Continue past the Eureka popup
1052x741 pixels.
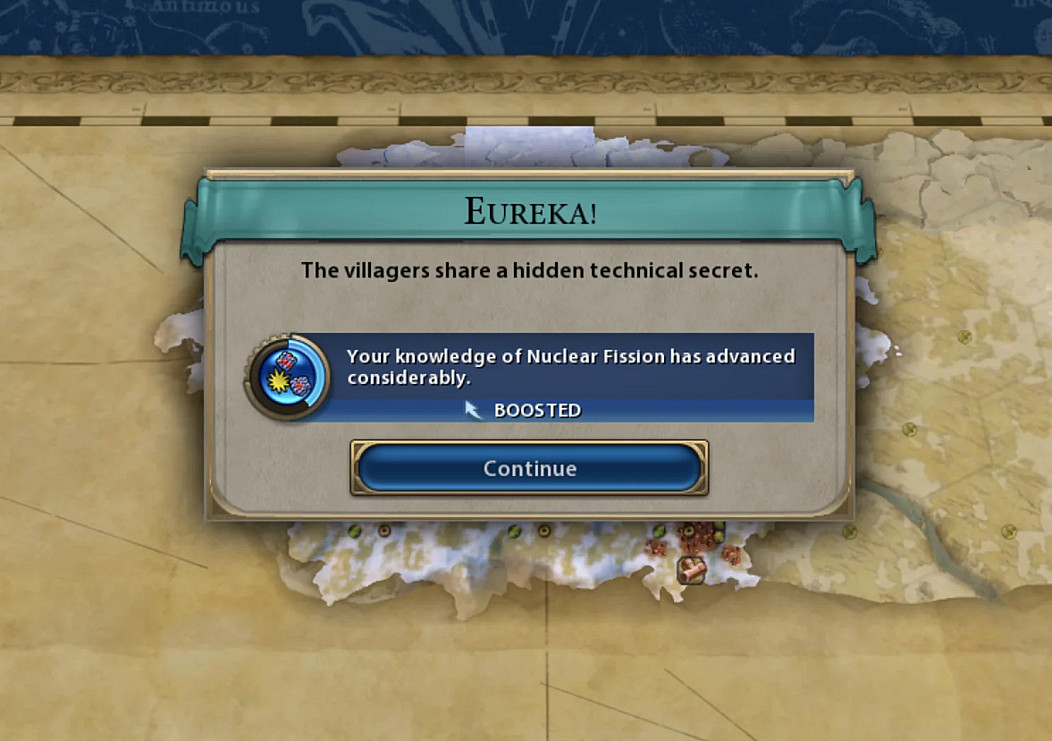click(x=529, y=468)
